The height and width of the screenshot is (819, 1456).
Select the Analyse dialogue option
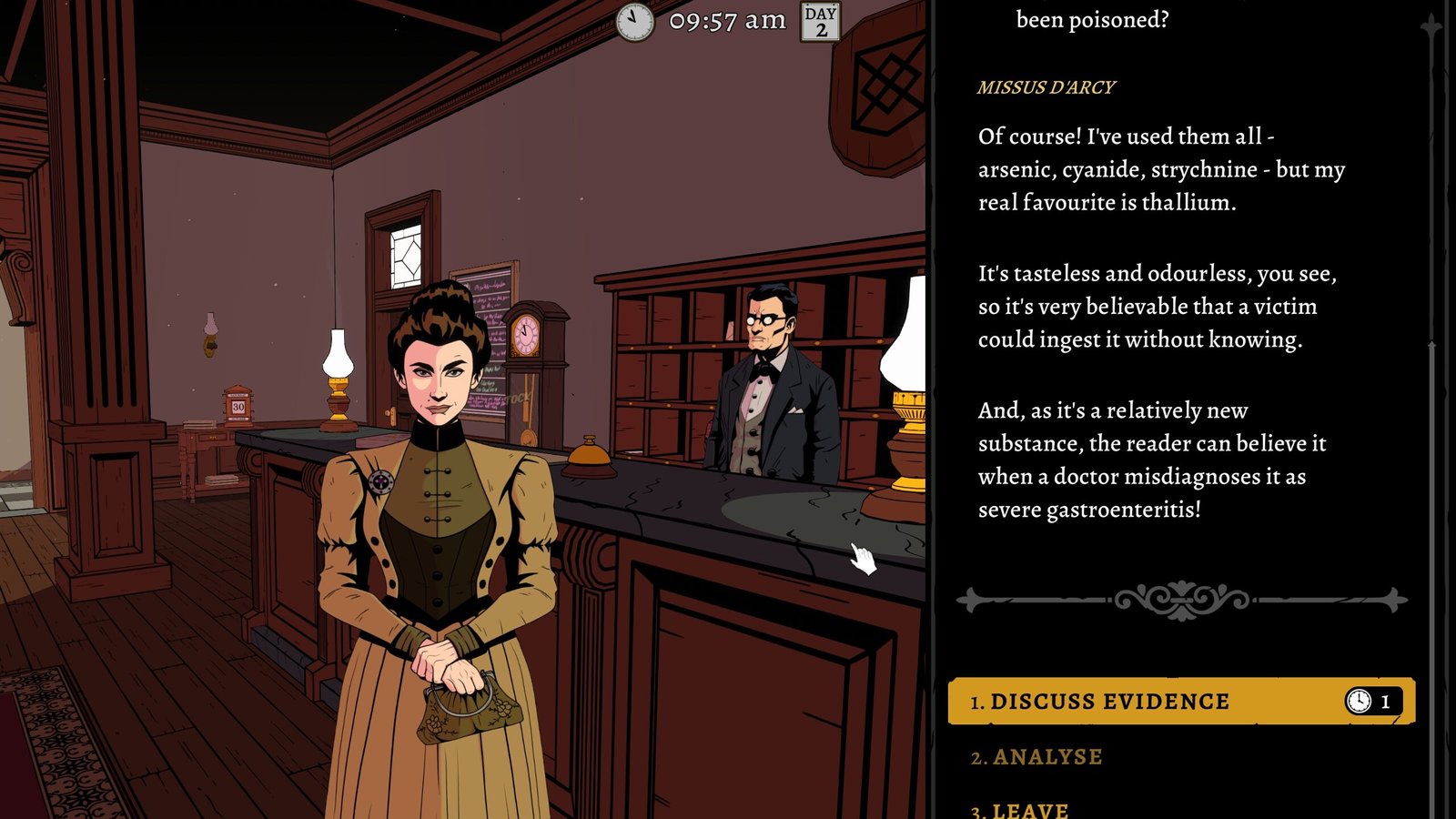coord(1046,757)
